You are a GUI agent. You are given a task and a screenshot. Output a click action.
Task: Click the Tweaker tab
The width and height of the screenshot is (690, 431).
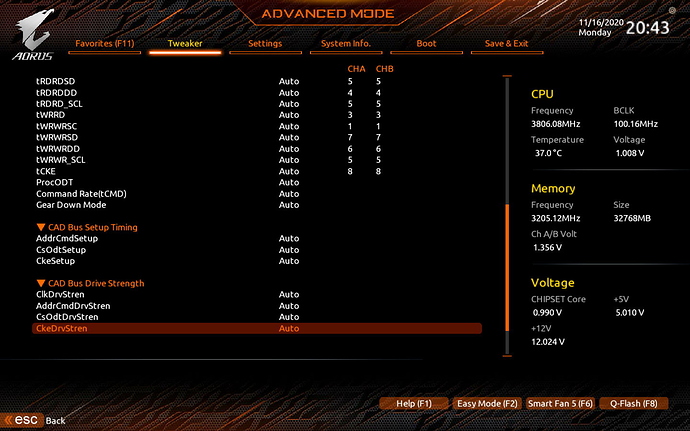185,44
